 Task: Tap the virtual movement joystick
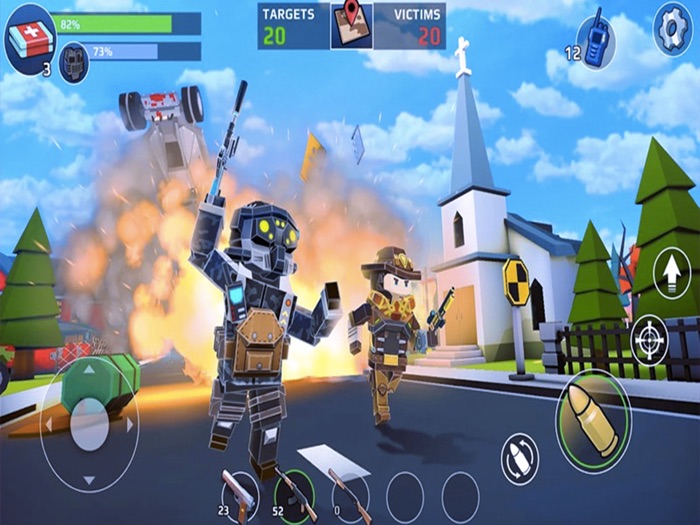coord(89,423)
